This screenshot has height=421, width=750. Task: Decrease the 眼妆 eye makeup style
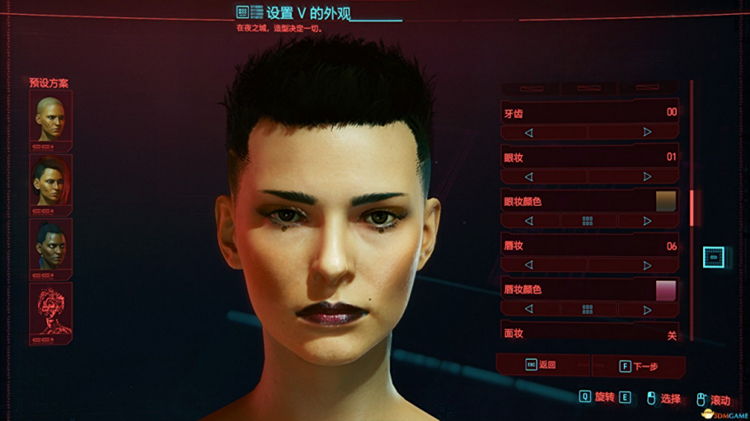point(529,176)
